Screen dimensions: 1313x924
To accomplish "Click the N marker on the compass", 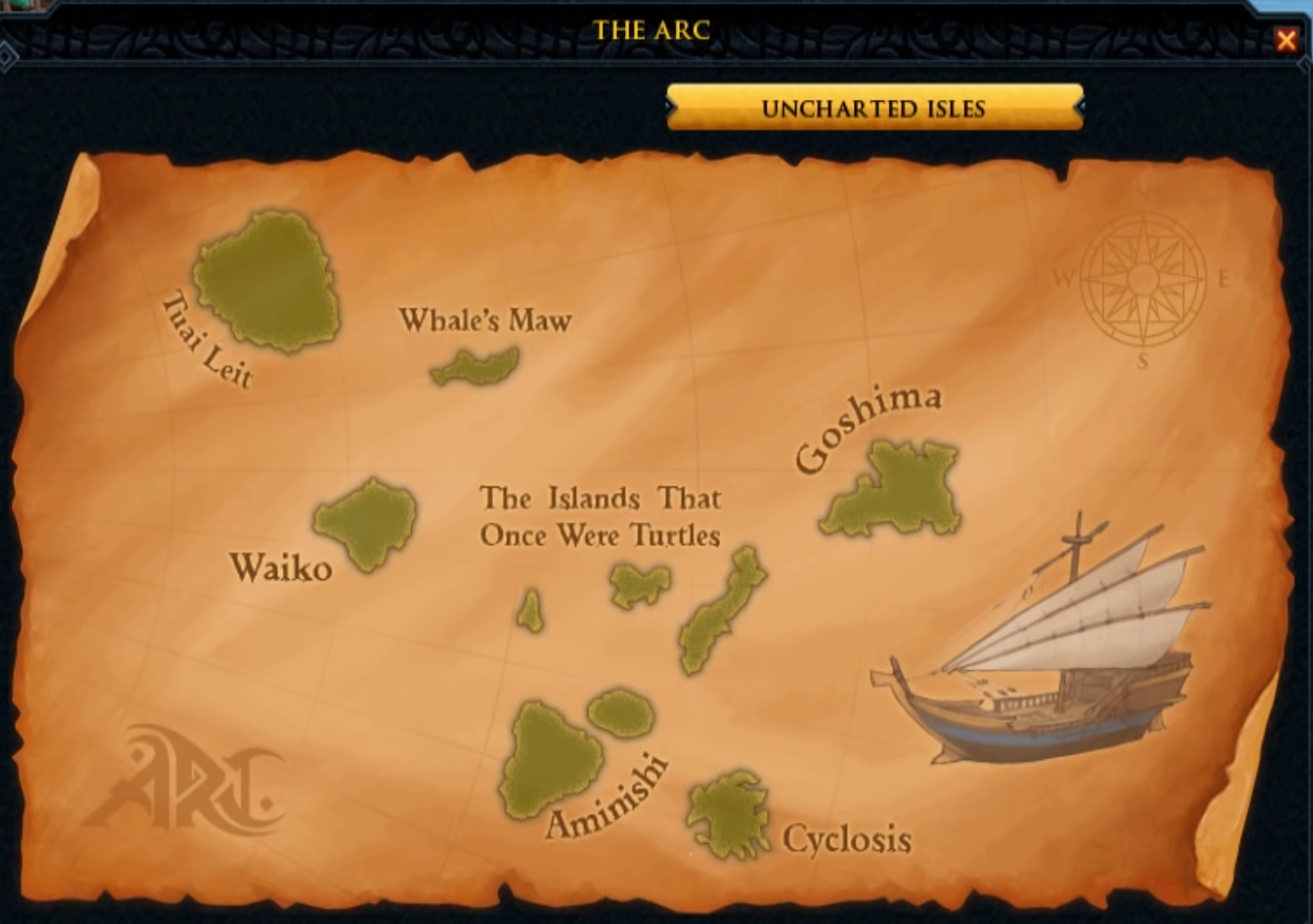I will (x=1142, y=194).
